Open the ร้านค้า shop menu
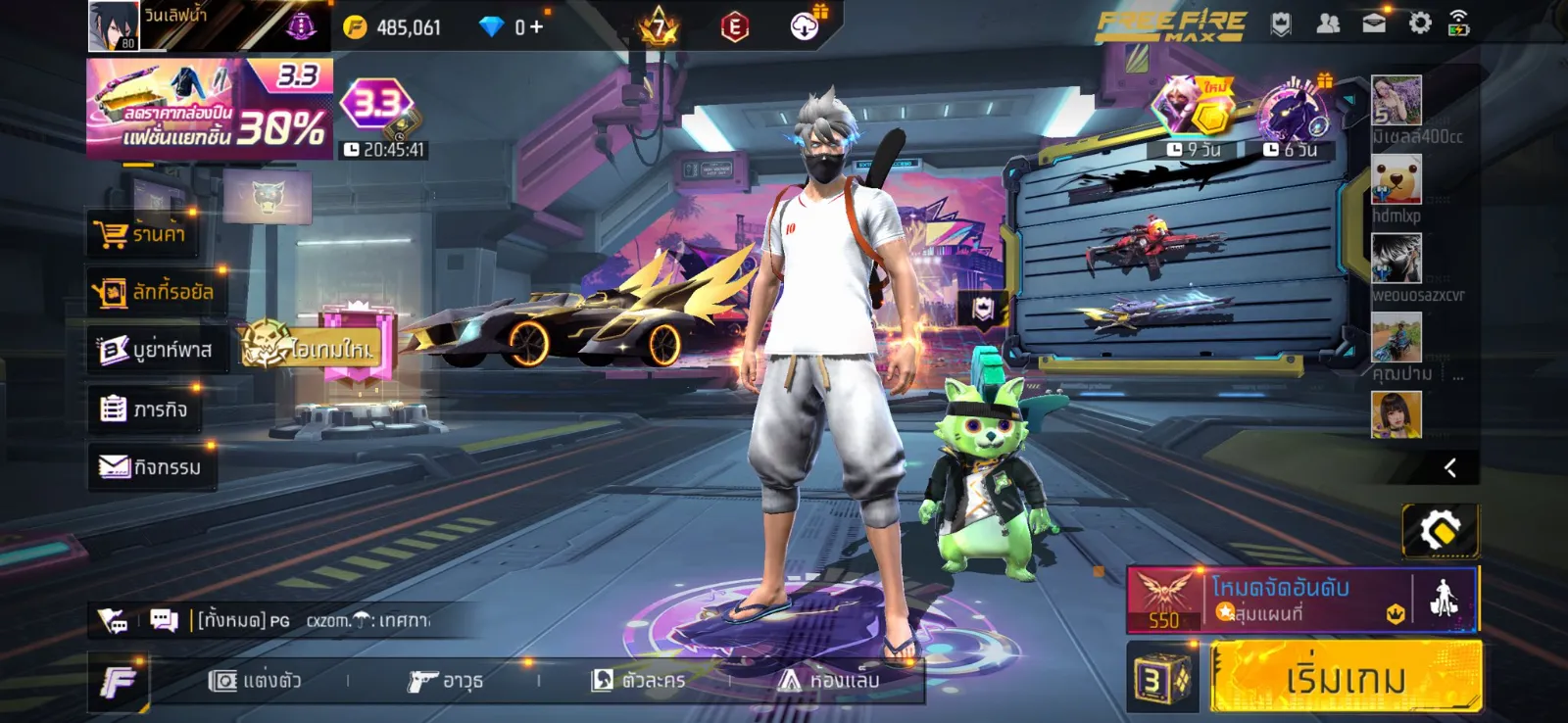The width and height of the screenshot is (1568, 723). pyautogui.click(x=142, y=234)
